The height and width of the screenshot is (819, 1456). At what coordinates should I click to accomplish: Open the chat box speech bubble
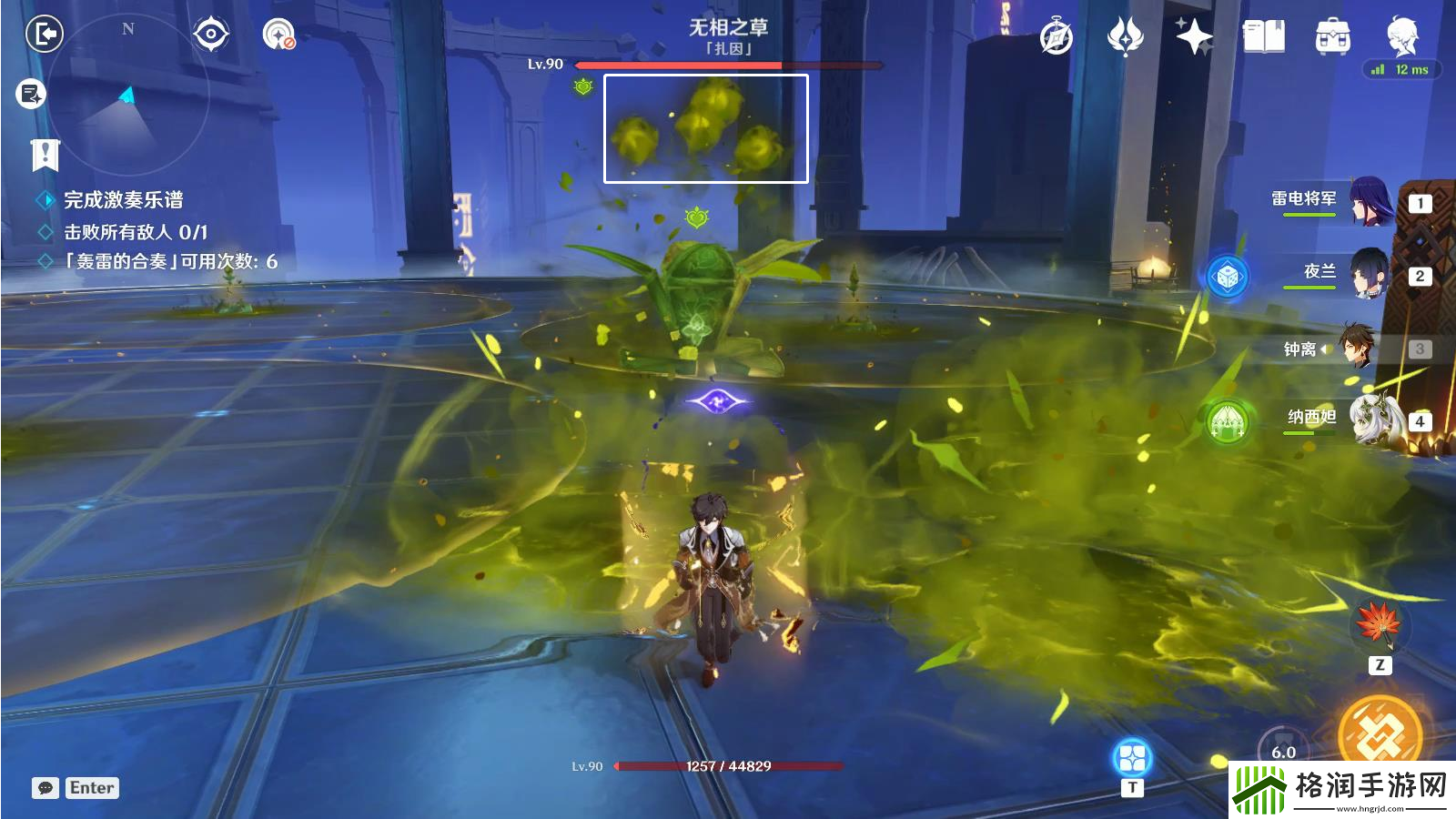click(x=45, y=788)
